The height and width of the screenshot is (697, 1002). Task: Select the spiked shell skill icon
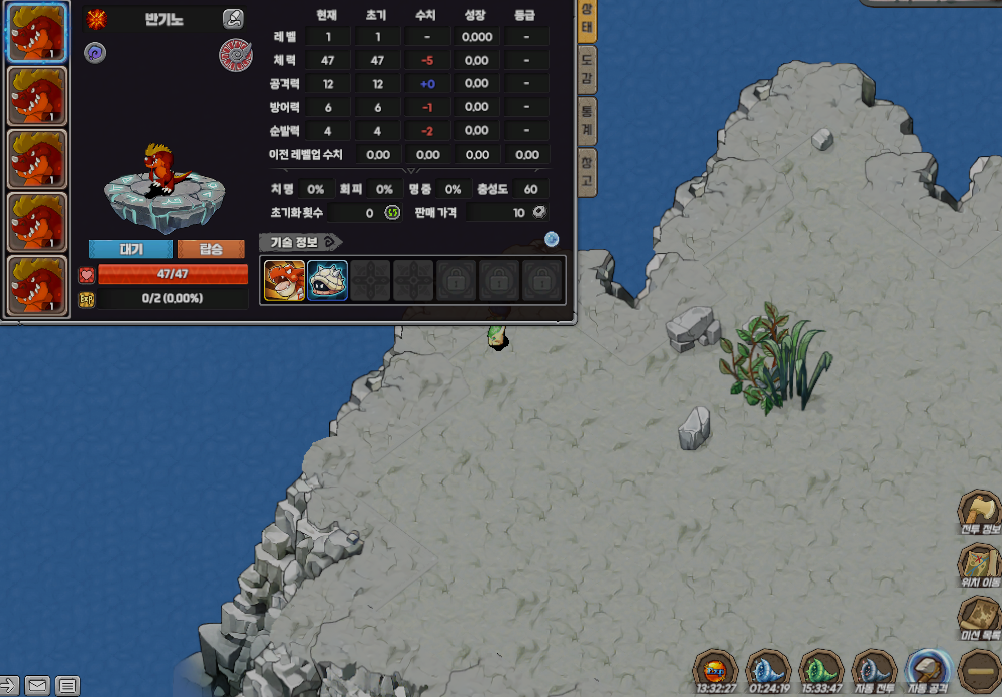tap(327, 280)
